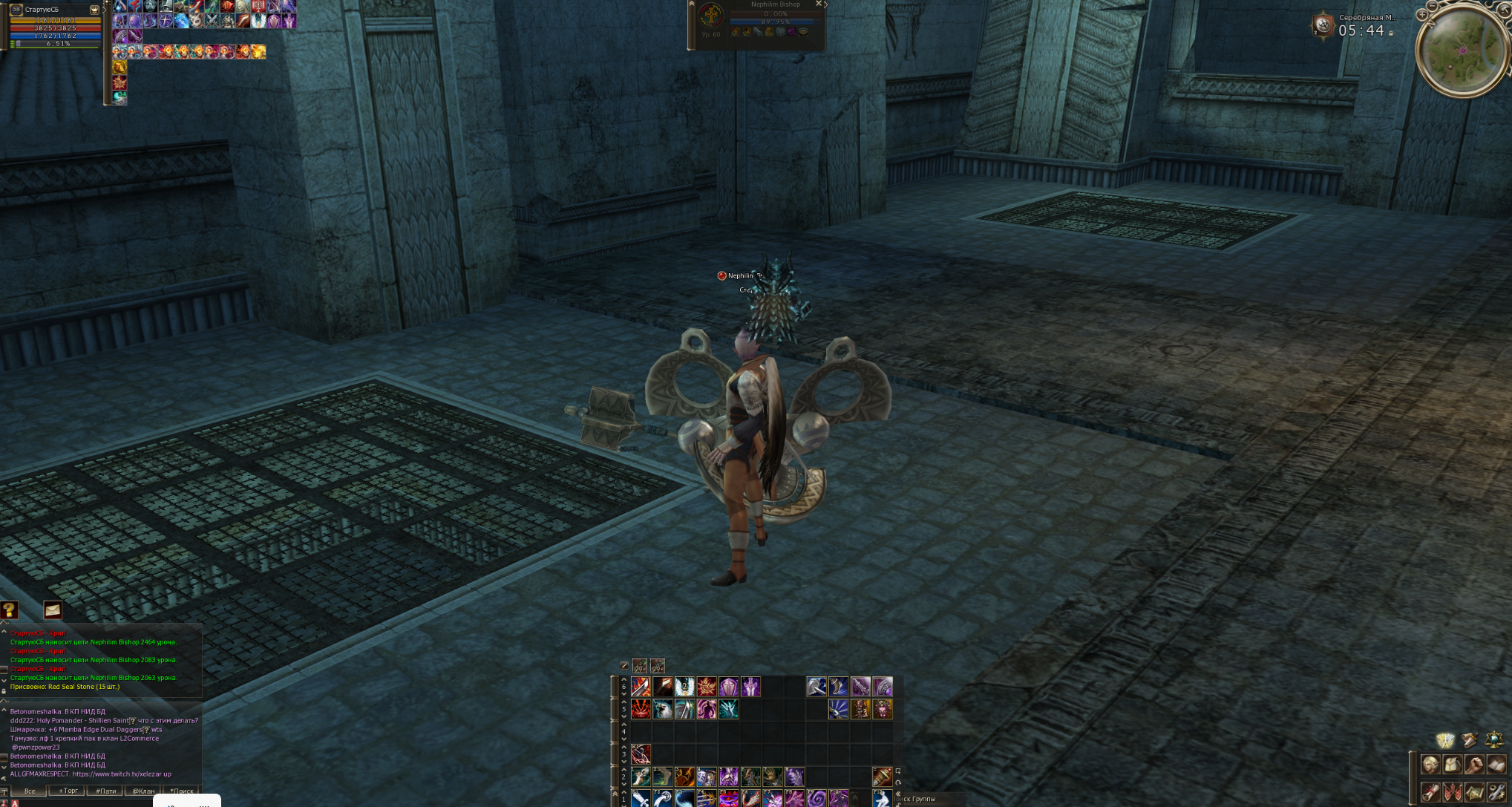This screenshot has width=1512, height=807.
Task: Switch to the @Клан clan chat tab
Action: (x=143, y=791)
